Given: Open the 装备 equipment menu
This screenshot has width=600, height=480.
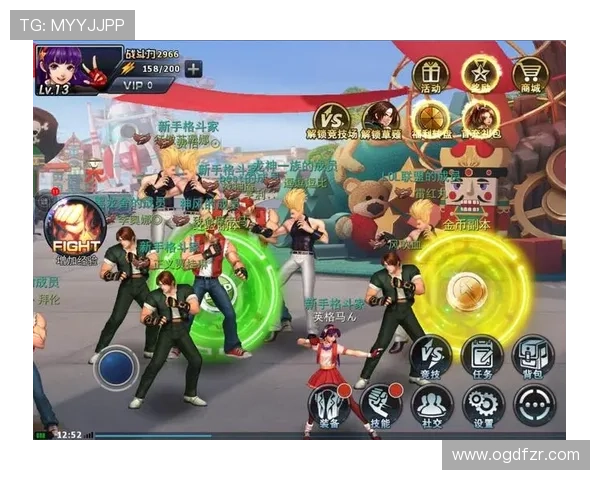Looking at the screenshot, I should [328, 405].
